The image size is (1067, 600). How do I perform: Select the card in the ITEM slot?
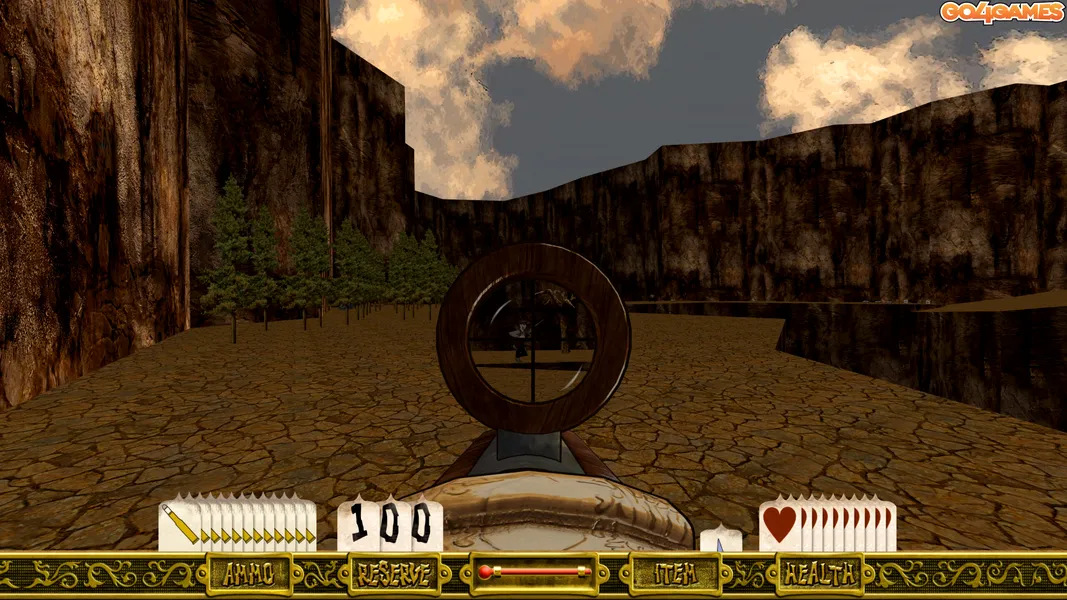pos(721,540)
